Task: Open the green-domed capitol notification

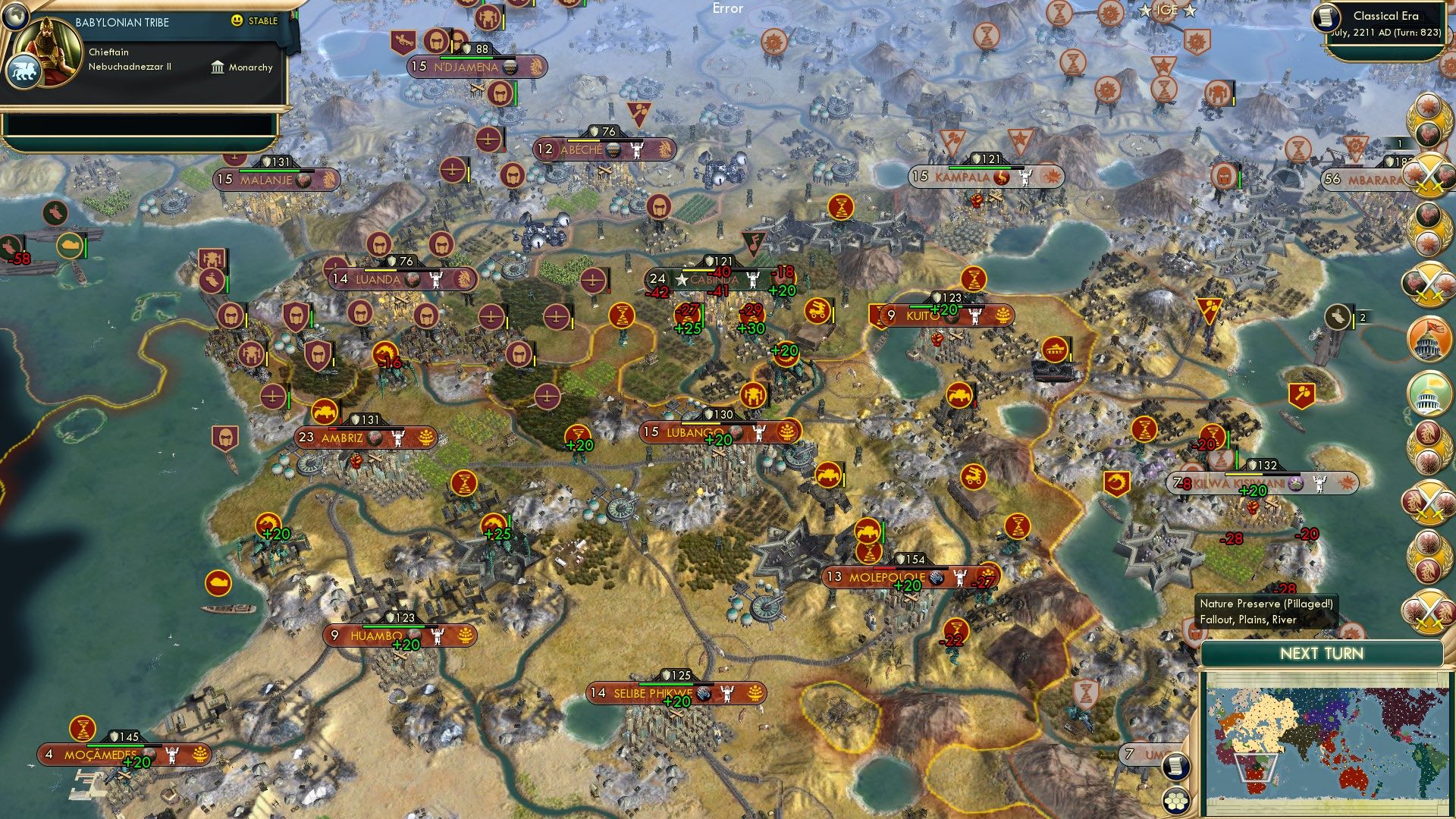Action: click(1428, 393)
